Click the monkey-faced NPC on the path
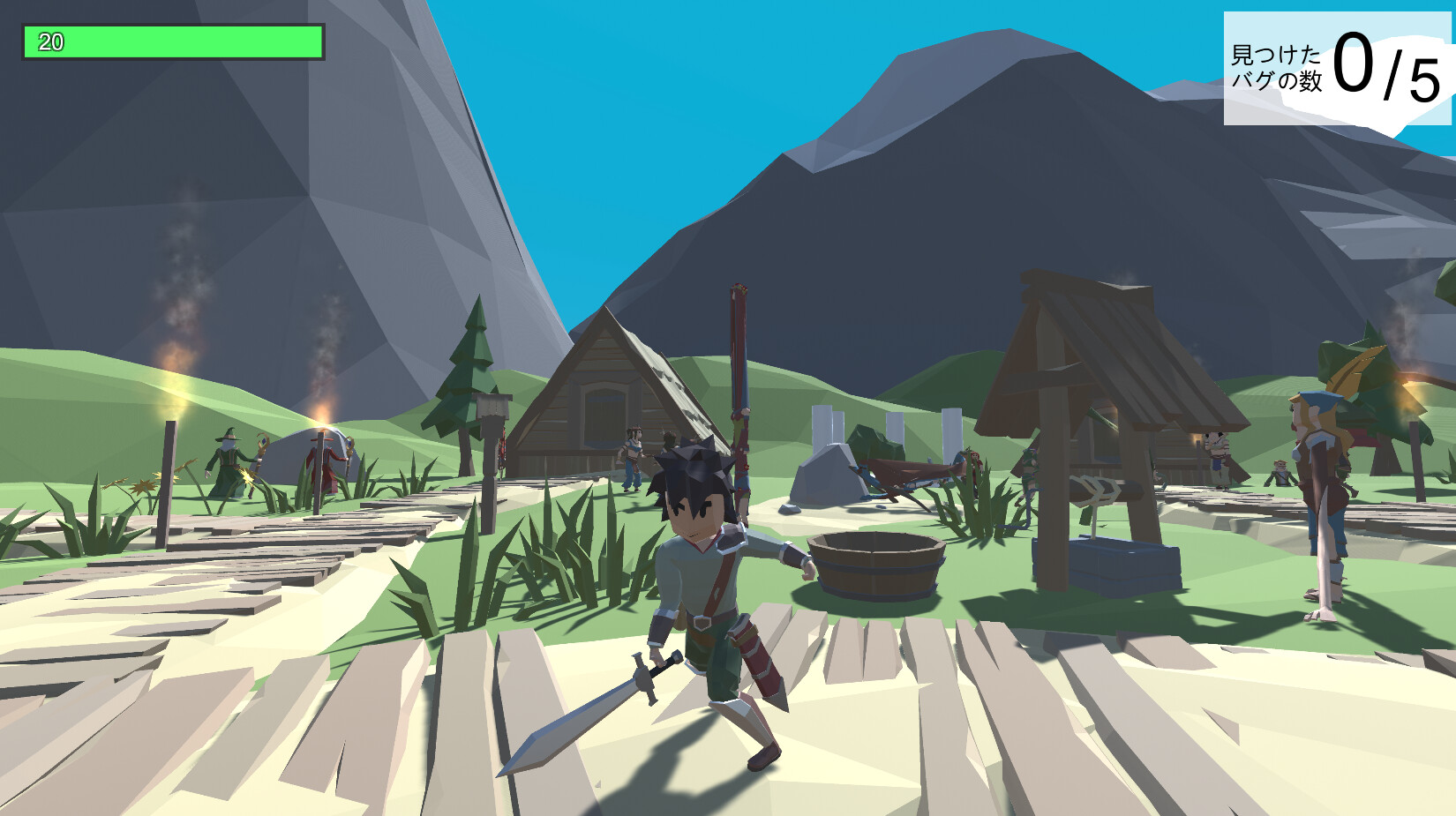This screenshot has height=816, width=1456. coord(1280,474)
